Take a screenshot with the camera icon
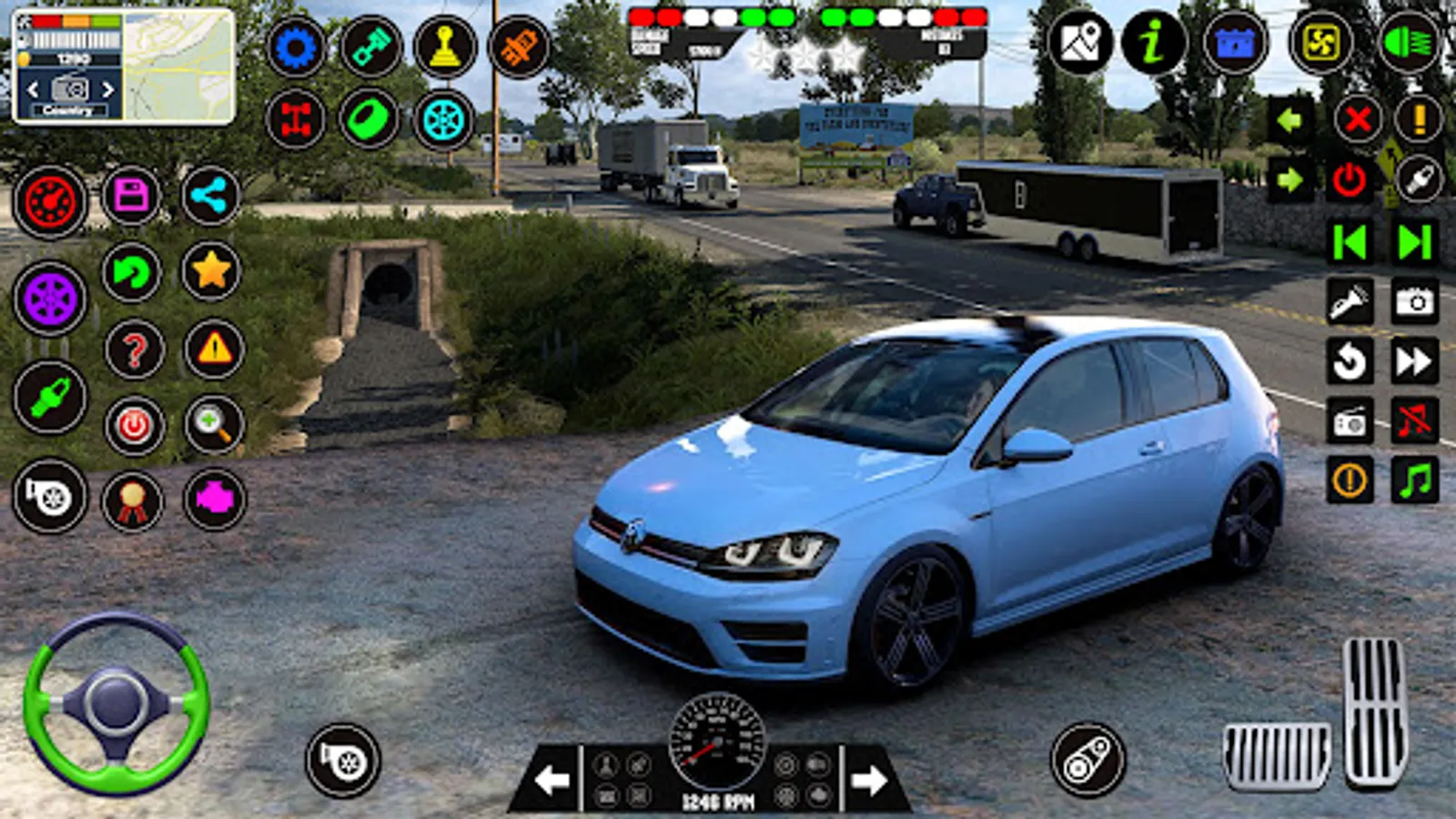Viewport: 1456px width, 819px height. tap(1415, 301)
